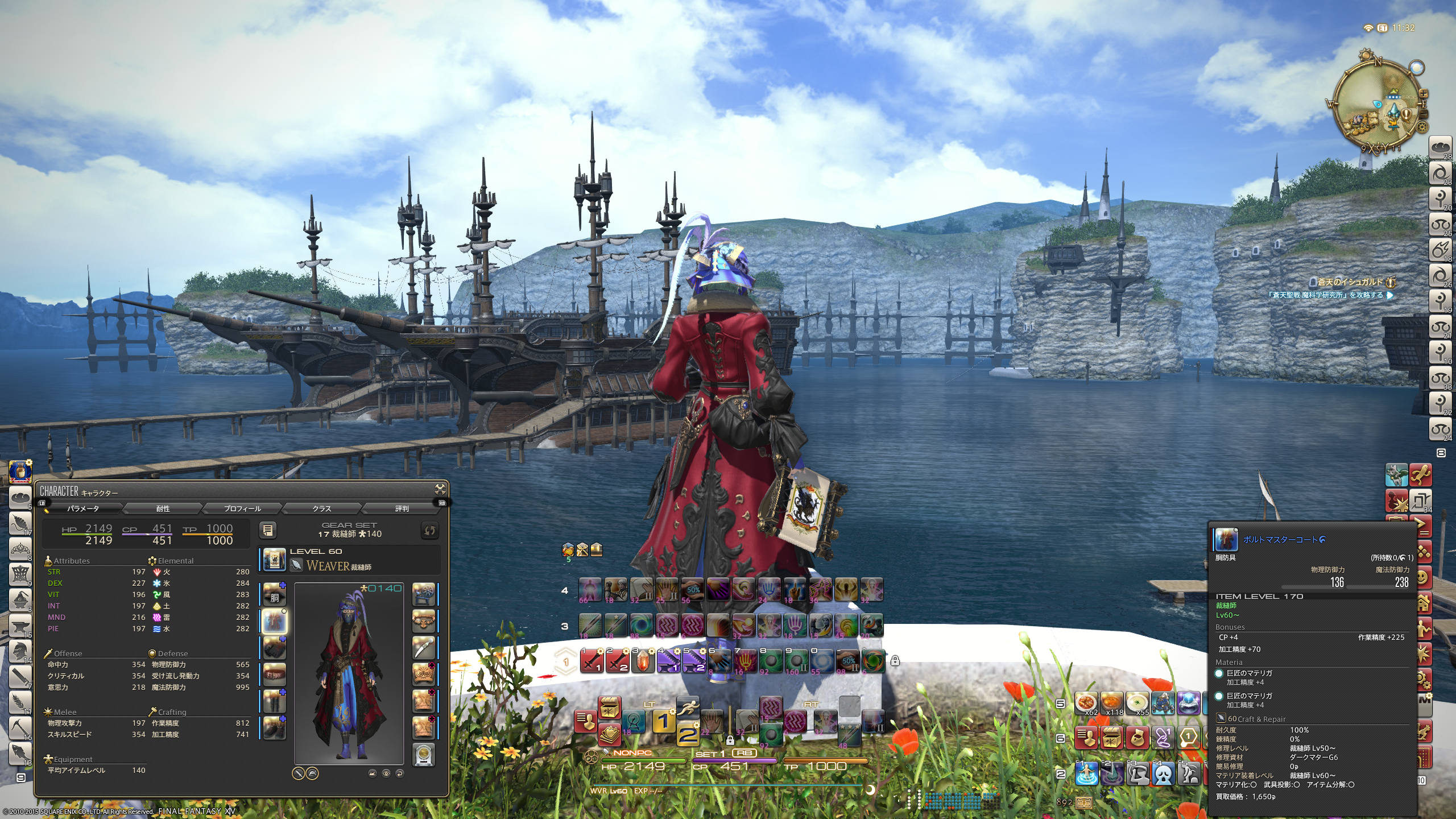Select the spinning wheel off-hand slot
This screenshot has width=1456, height=819.
point(424,594)
